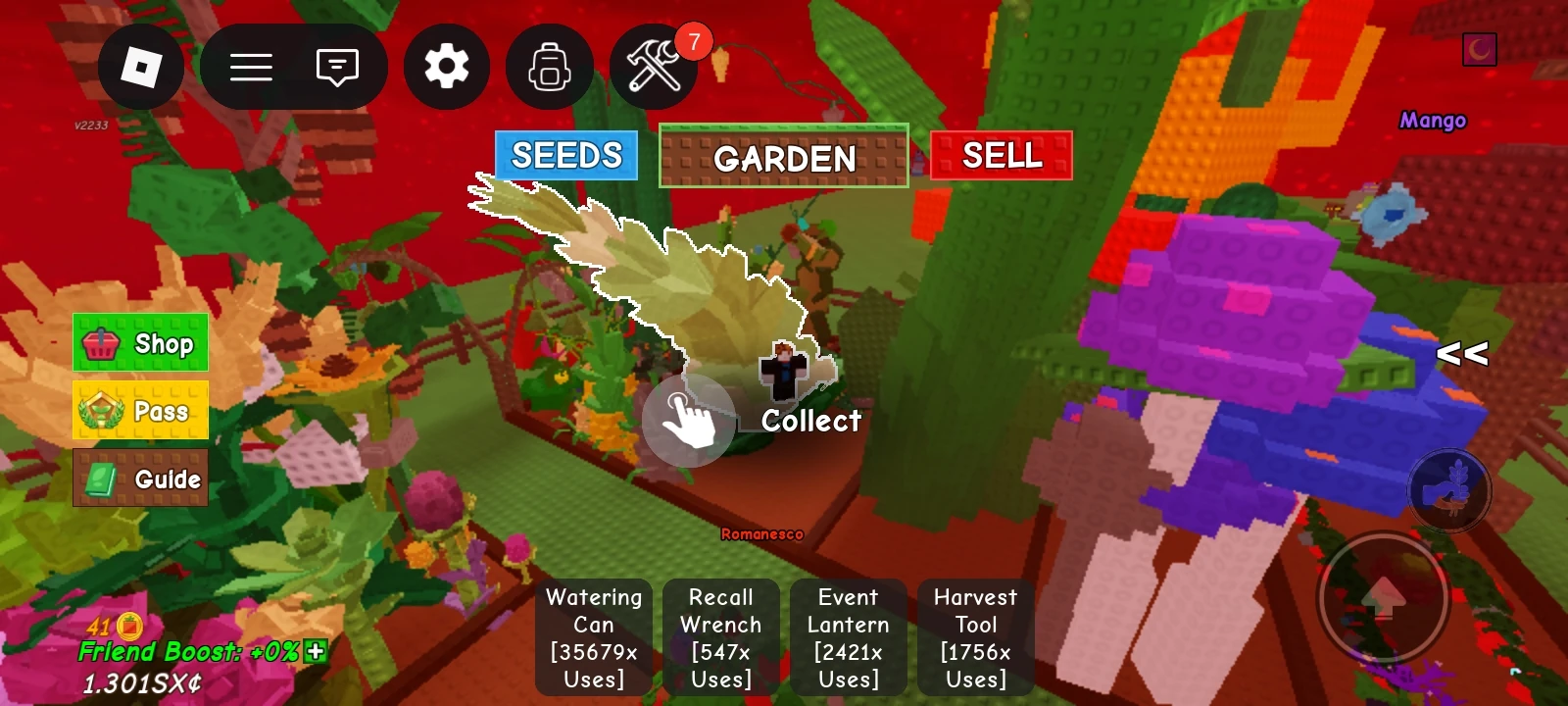Image resolution: width=1568 pixels, height=706 pixels.
Task: Open your backpack inventory
Action: pos(549,66)
